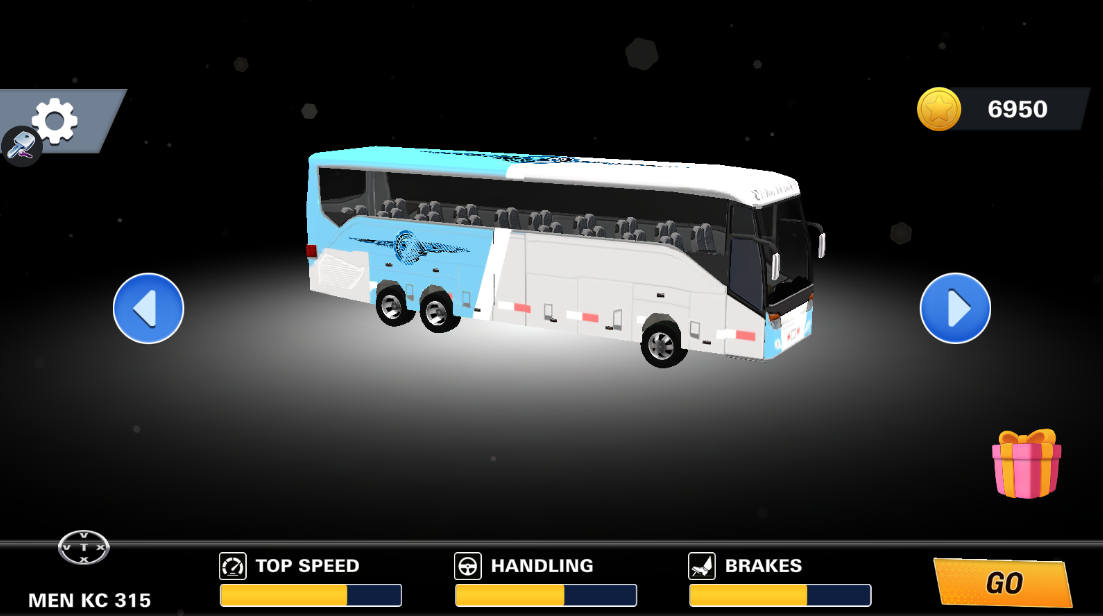Screen dimensions: 1103x616
Task: Show the previous bus
Action: click(148, 308)
